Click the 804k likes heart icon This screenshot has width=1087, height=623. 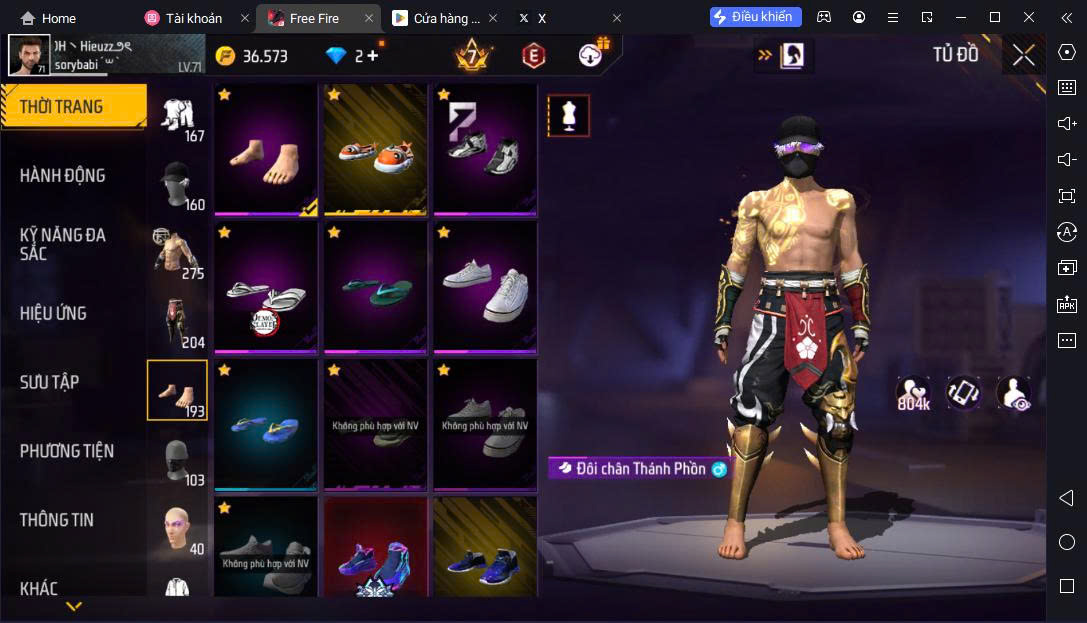coord(913,392)
